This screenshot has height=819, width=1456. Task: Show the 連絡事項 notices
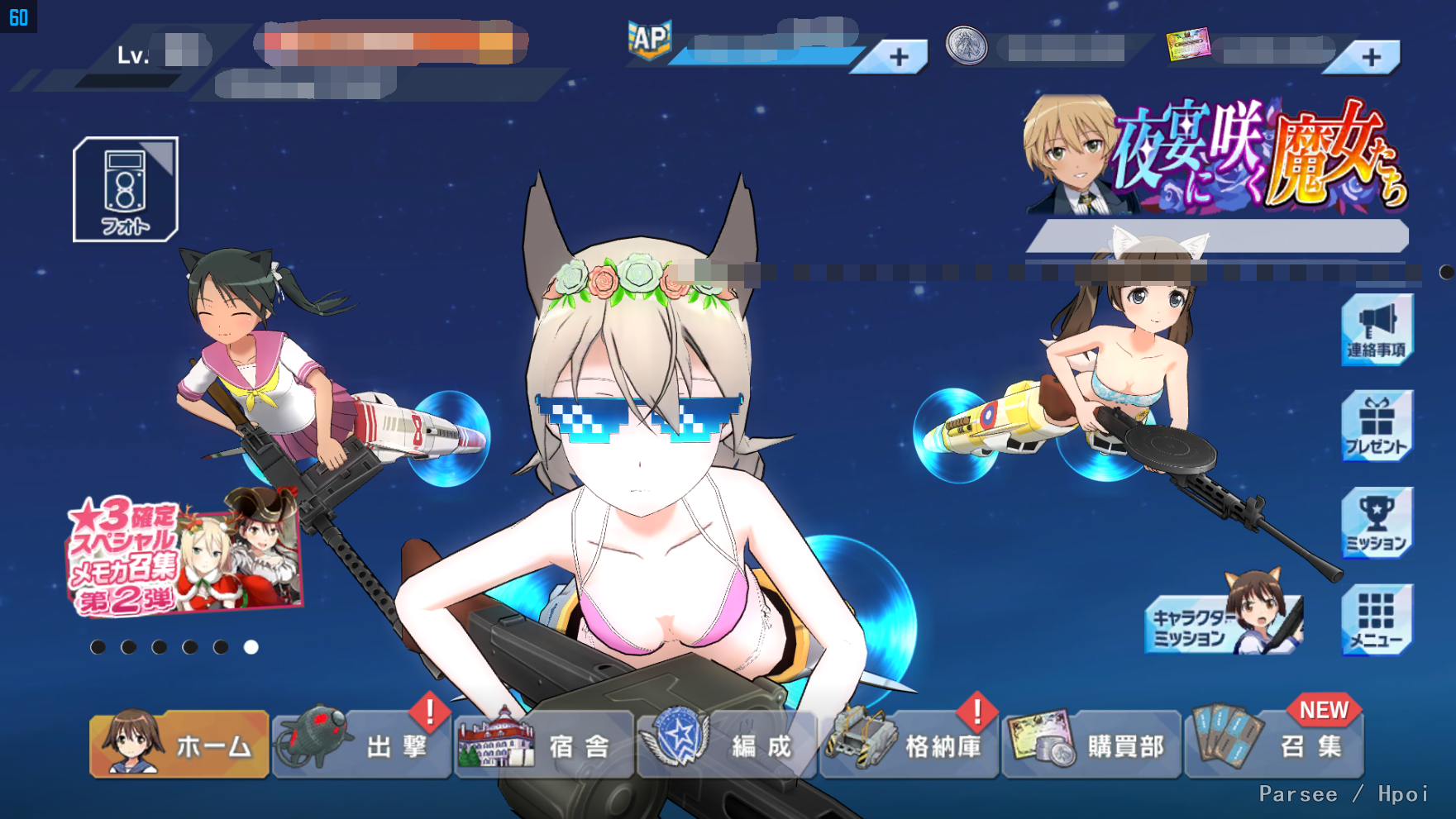coord(1377,330)
